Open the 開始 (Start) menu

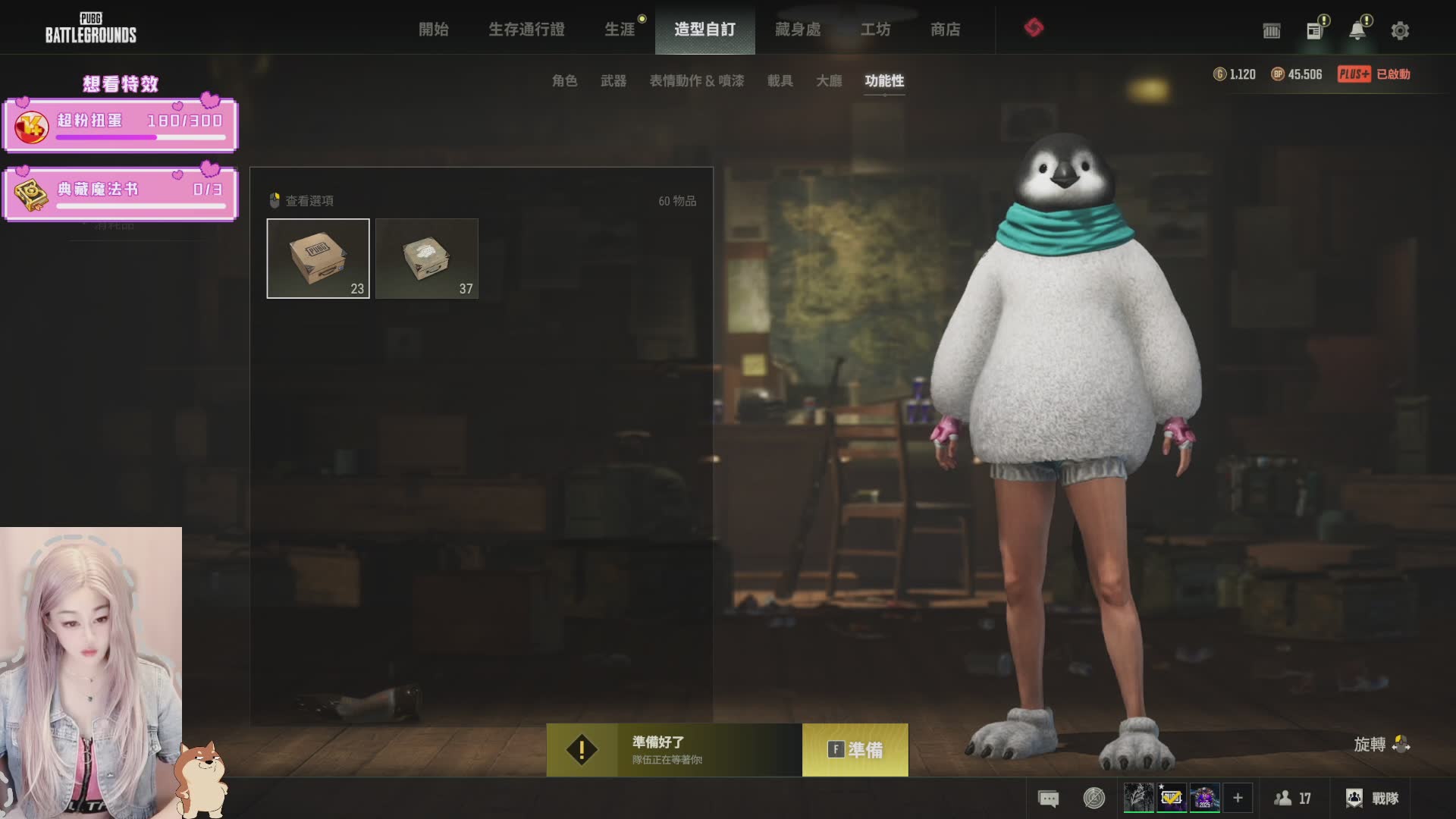pos(434,30)
